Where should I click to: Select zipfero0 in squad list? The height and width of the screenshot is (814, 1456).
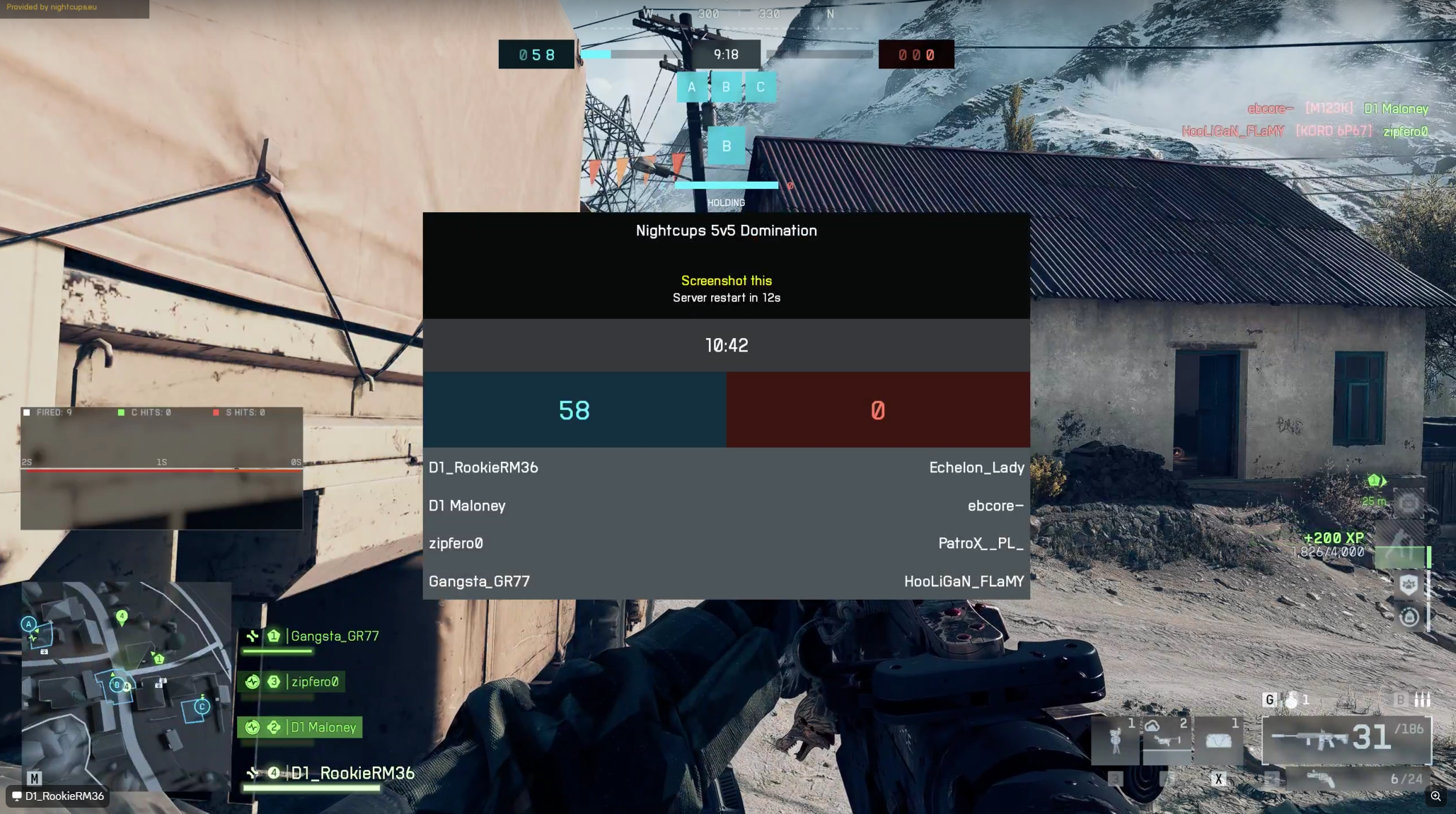(314, 682)
